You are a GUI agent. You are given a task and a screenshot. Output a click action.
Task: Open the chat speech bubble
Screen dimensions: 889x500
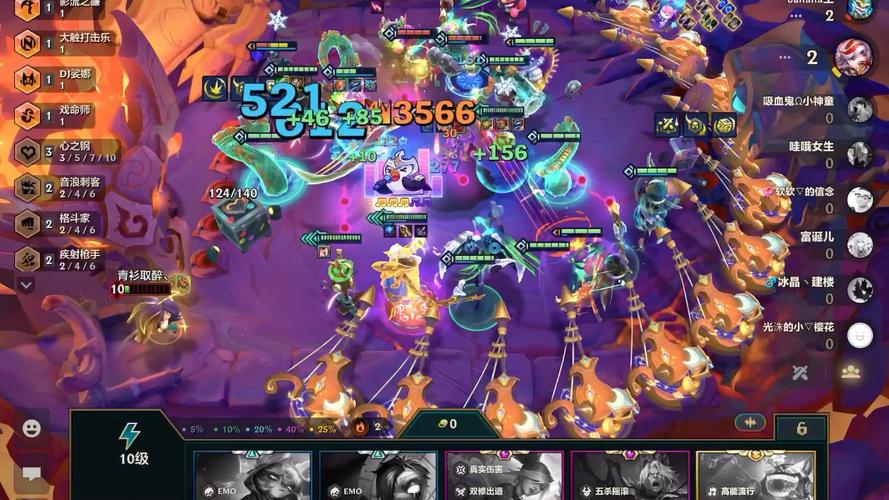(x=32, y=473)
